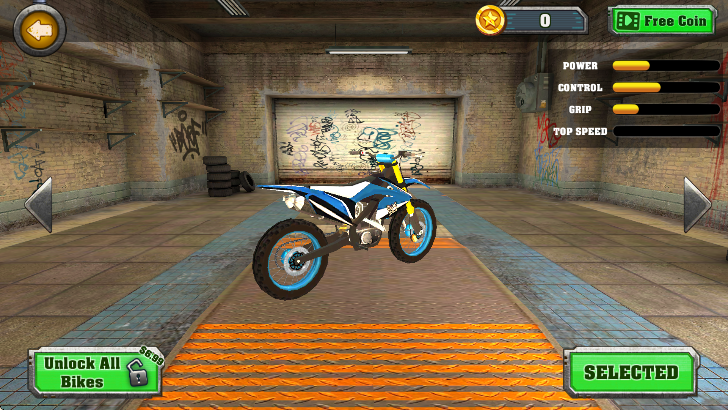Tap Unlock All Bikes purchase button

[96, 372]
